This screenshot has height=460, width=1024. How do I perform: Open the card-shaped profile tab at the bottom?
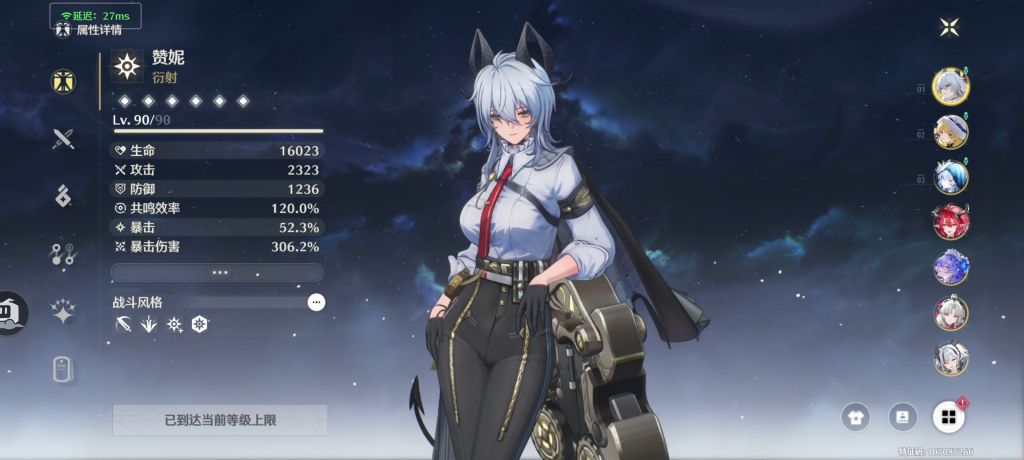pyautogui.click(x=64, y=369)
